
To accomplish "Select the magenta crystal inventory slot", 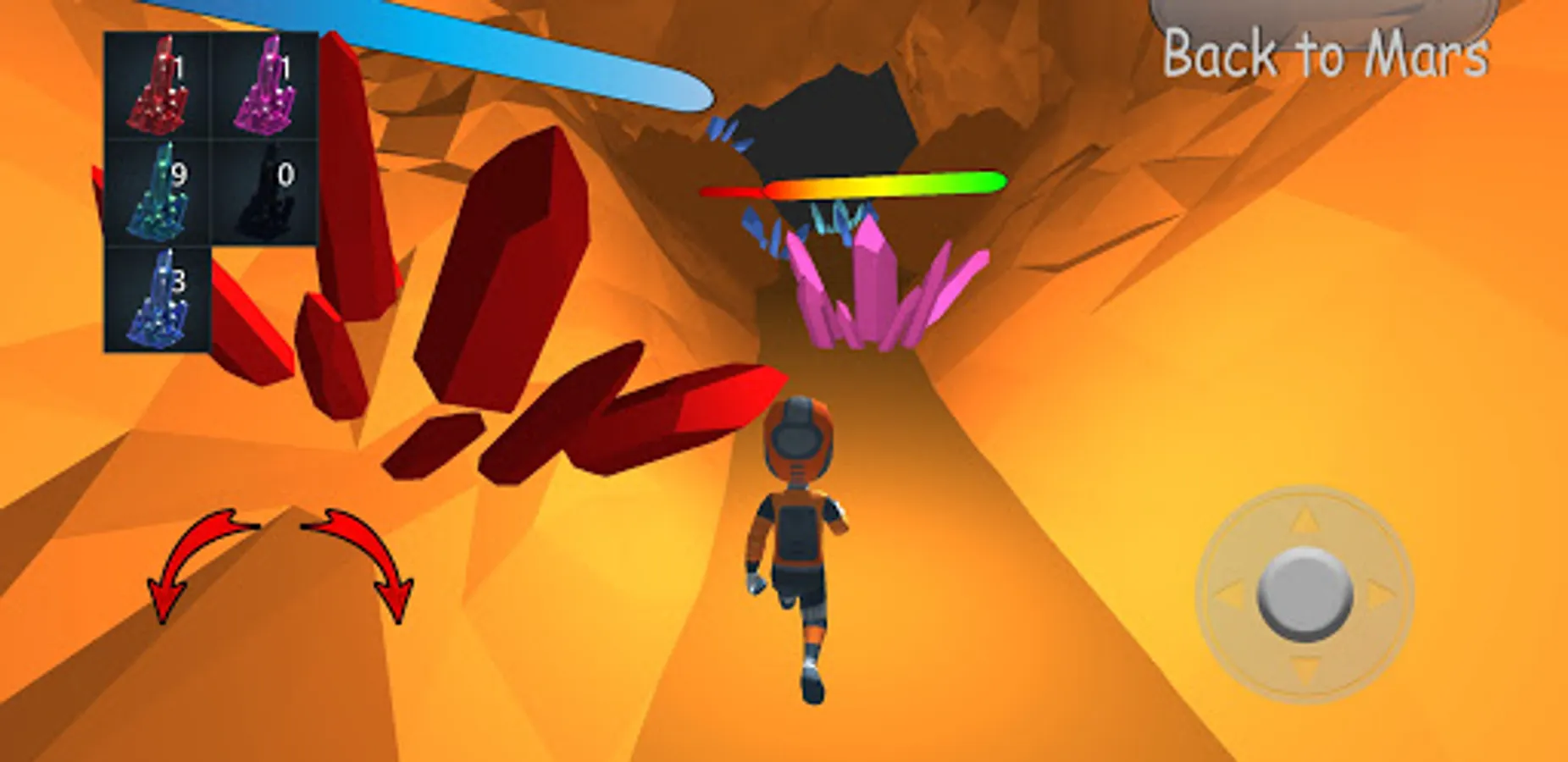I will pos(265,85).
